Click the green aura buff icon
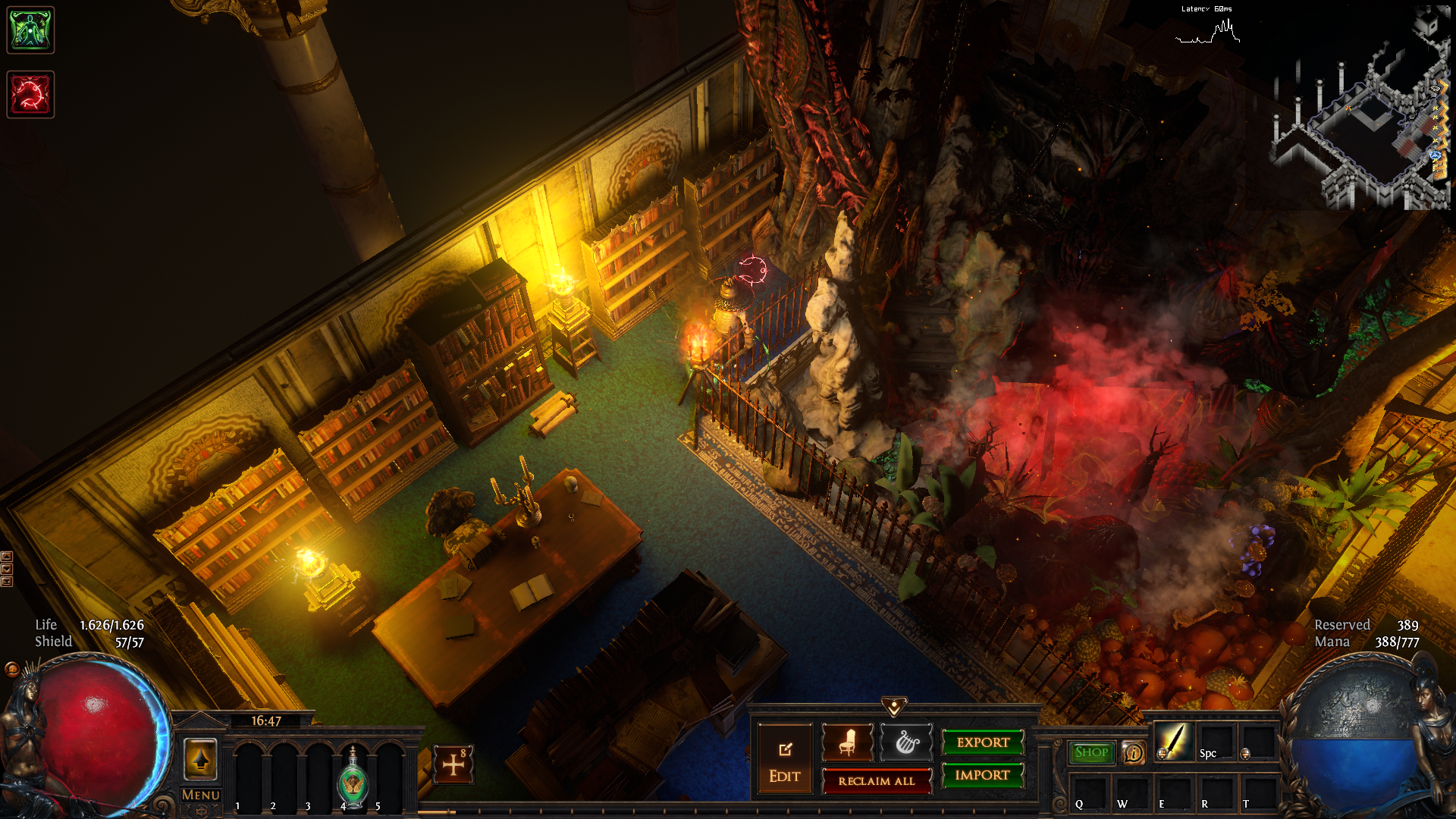 (x=30, y=30)
